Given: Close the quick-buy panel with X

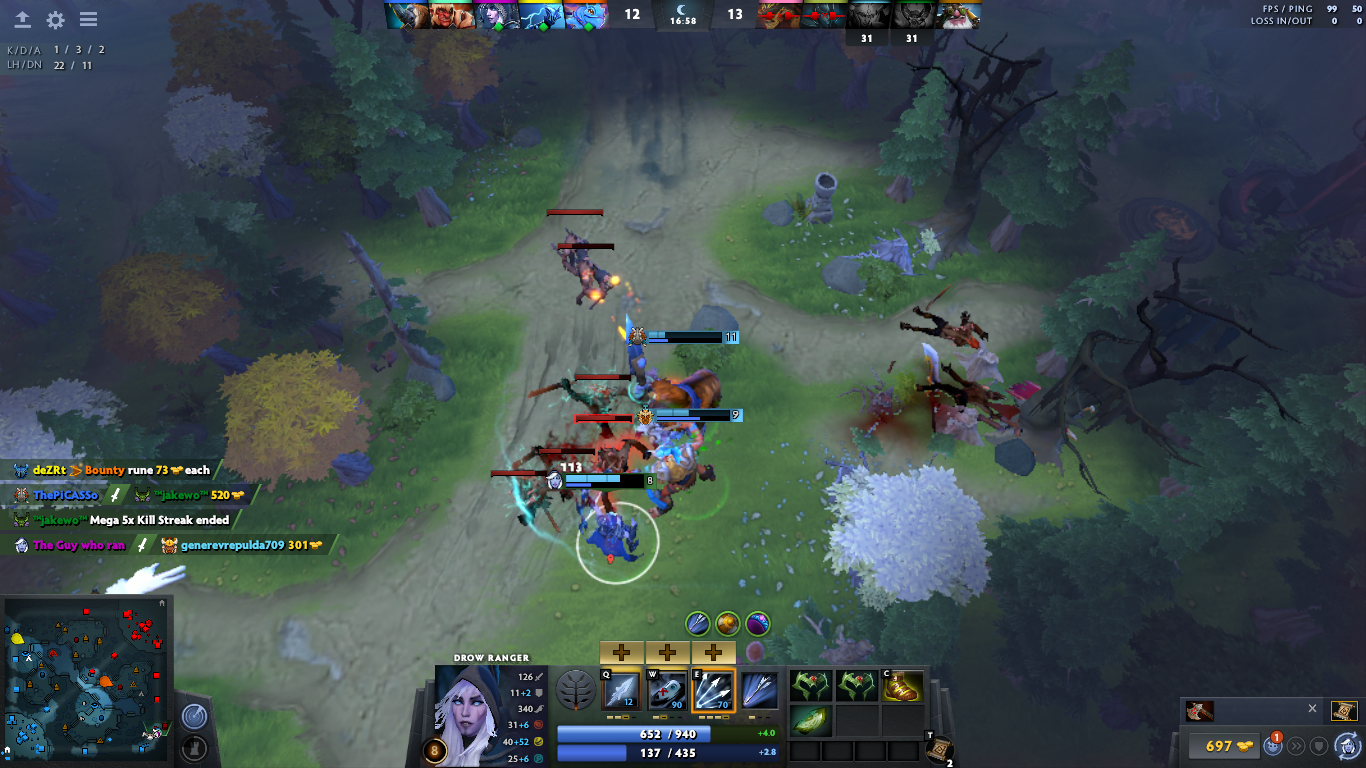Looking at the screenshot, I should pyautogui.click(x=1312, y=708).
